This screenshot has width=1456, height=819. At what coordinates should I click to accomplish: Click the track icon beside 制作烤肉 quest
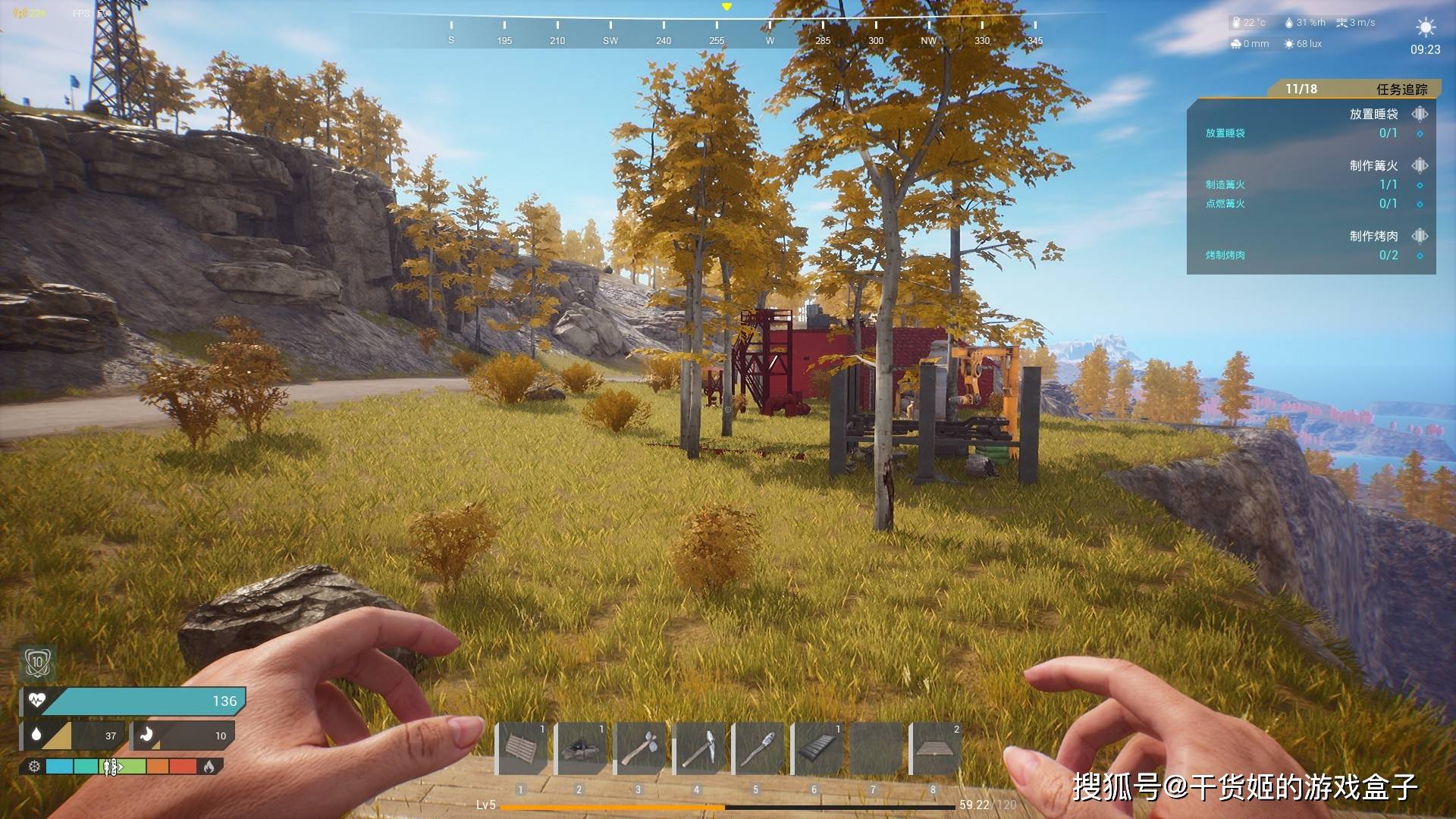click(1420, 236)
